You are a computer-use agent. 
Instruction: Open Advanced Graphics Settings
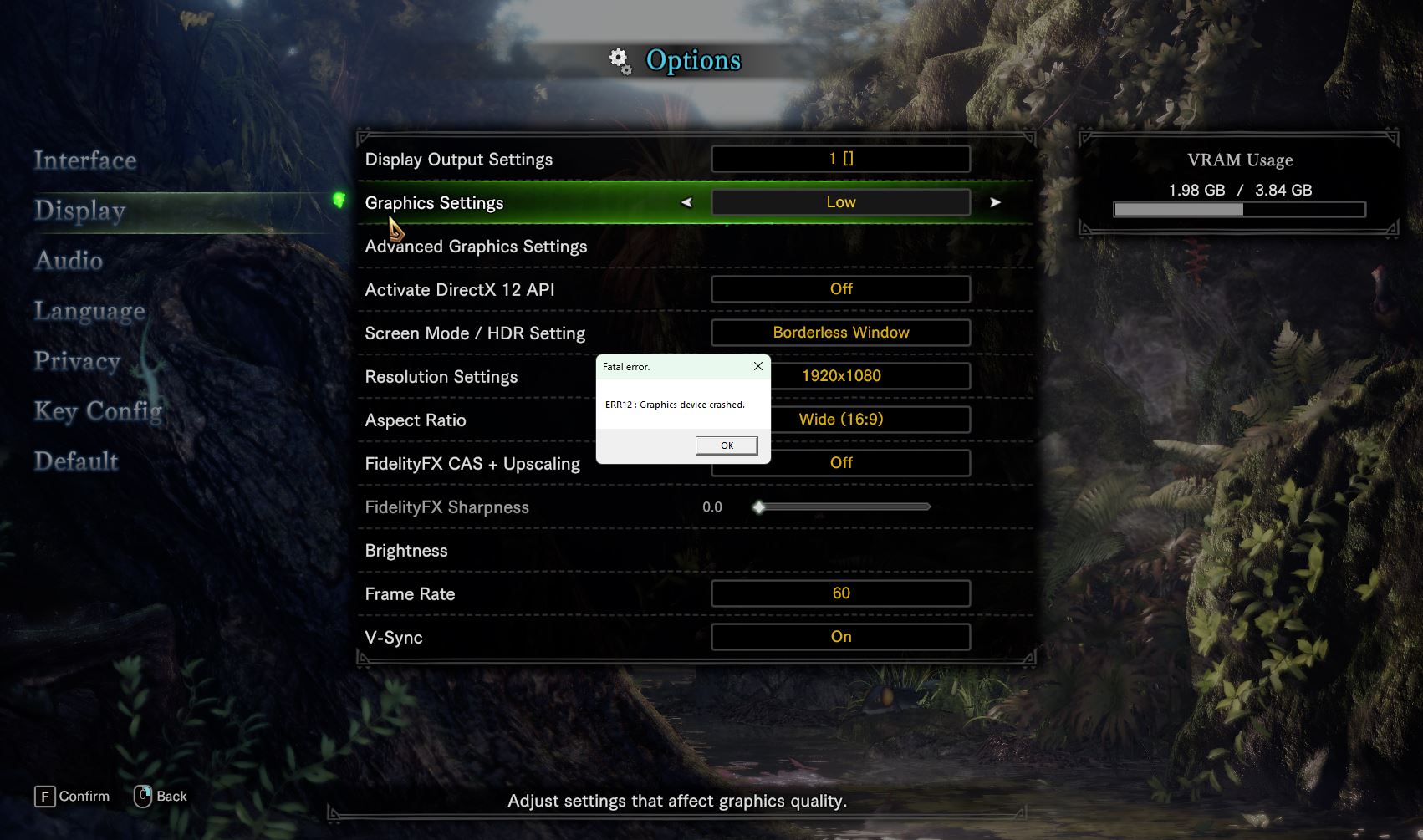tap(475, 246)
